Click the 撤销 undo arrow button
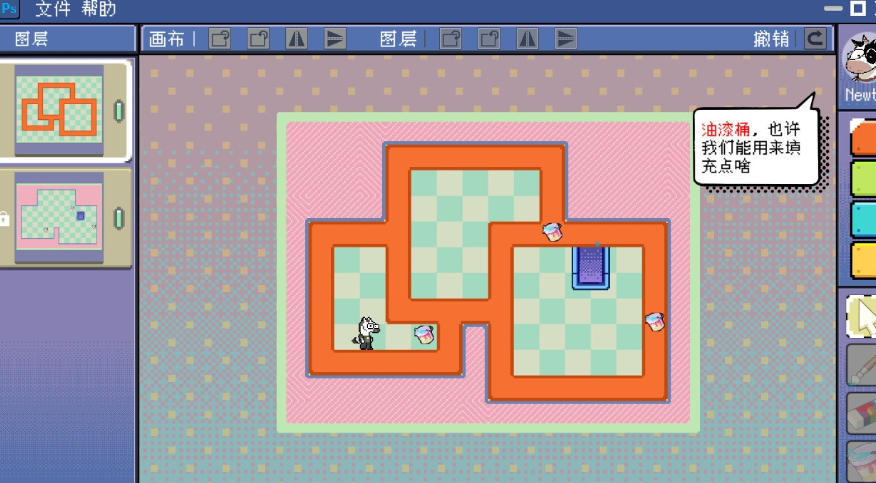 816,39
